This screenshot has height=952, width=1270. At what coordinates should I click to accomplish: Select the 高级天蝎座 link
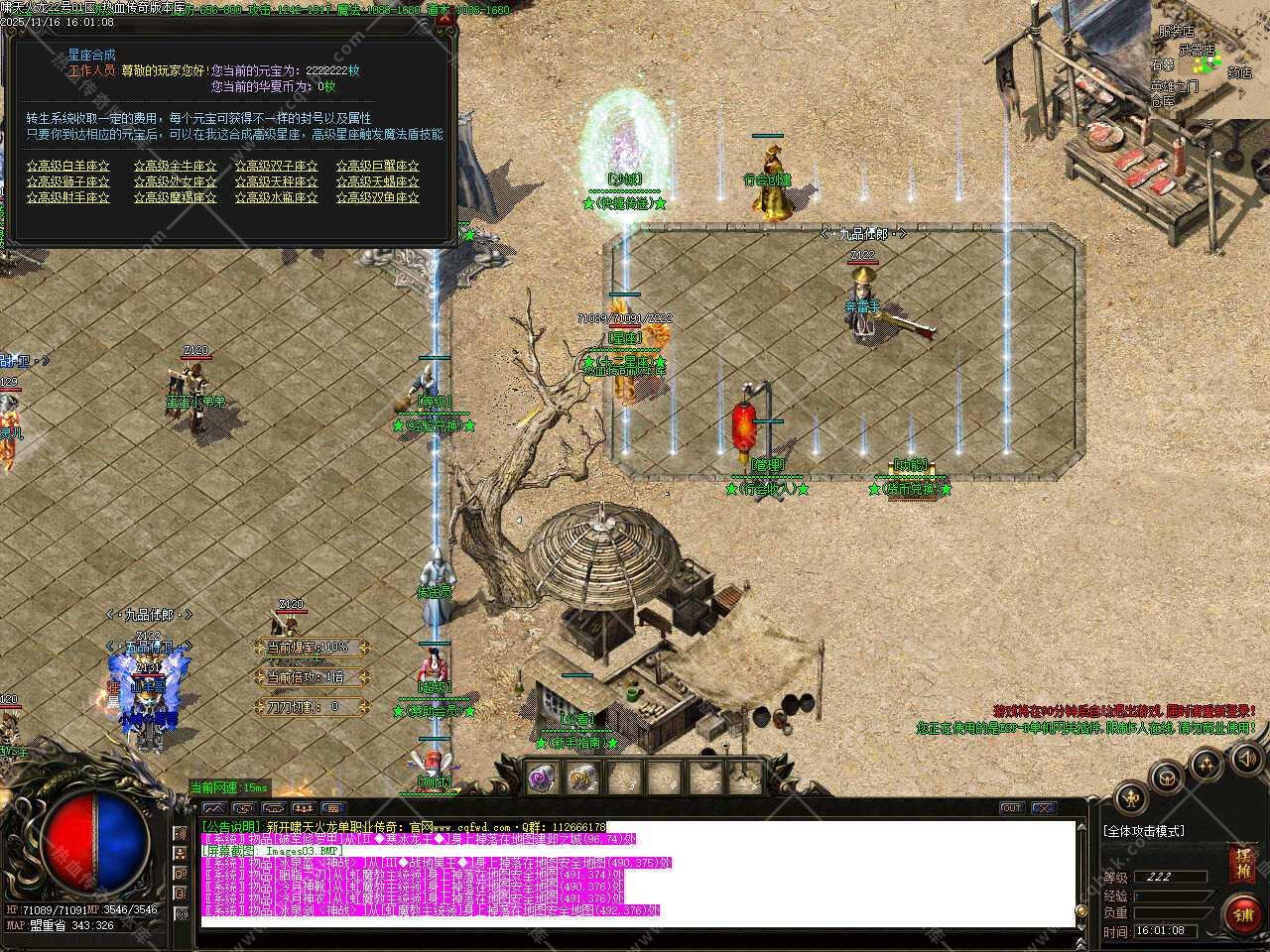click(x=378, y=182)
